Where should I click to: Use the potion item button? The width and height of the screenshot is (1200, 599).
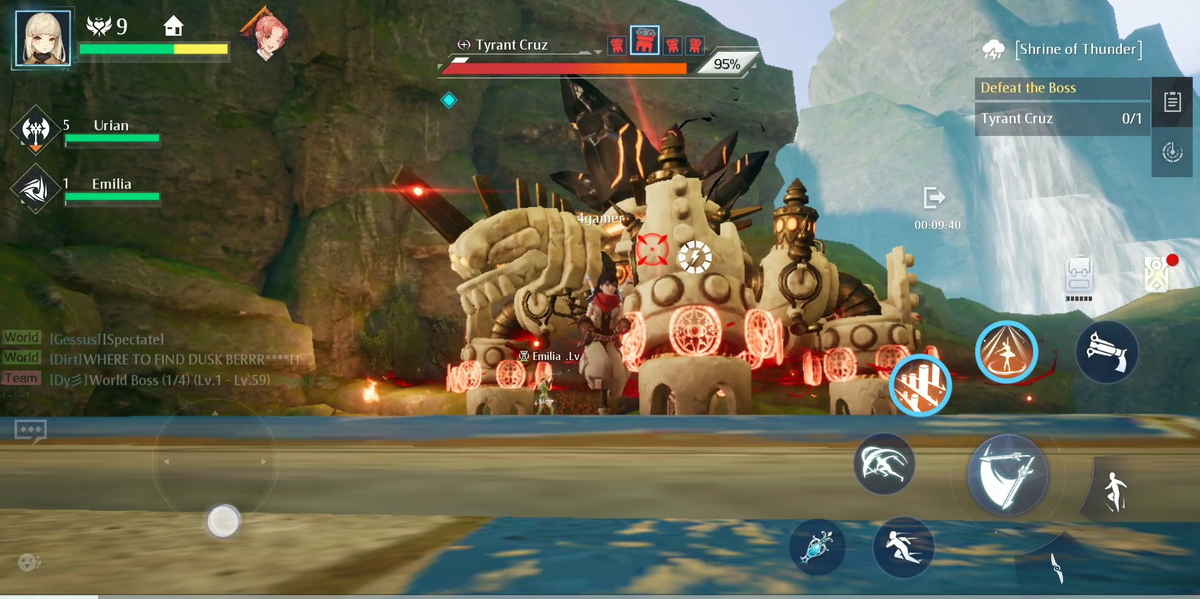(x=817, y=548)
